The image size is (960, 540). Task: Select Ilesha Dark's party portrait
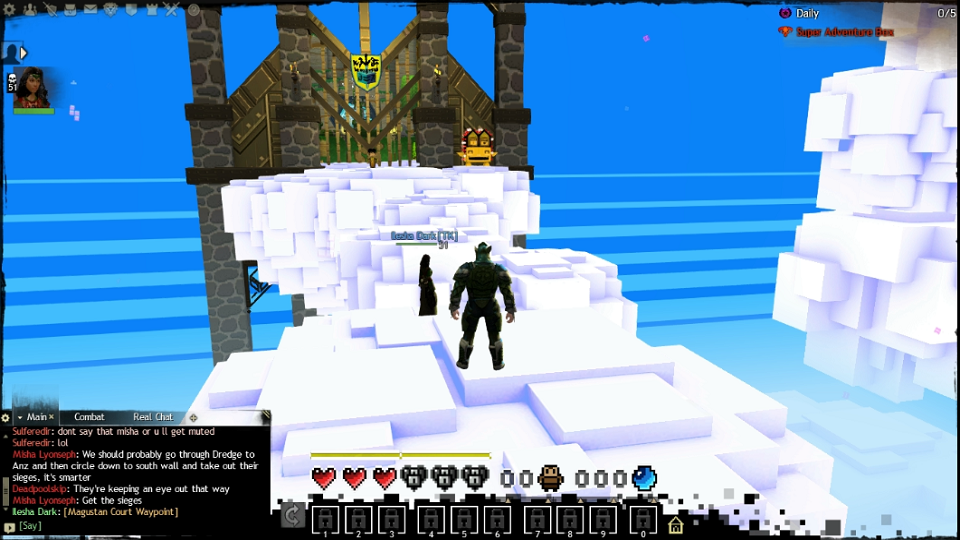34,88
